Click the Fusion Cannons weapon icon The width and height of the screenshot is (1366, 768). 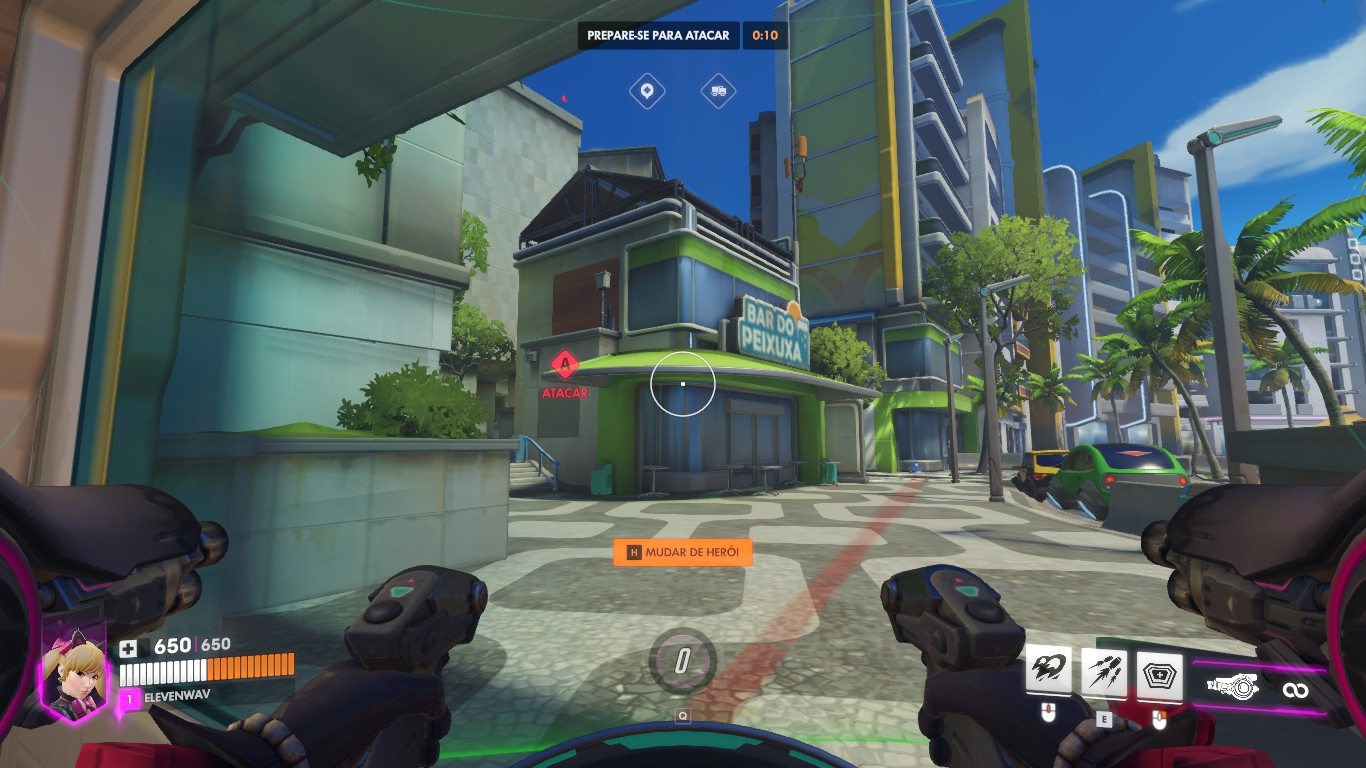coord(1231,688)
